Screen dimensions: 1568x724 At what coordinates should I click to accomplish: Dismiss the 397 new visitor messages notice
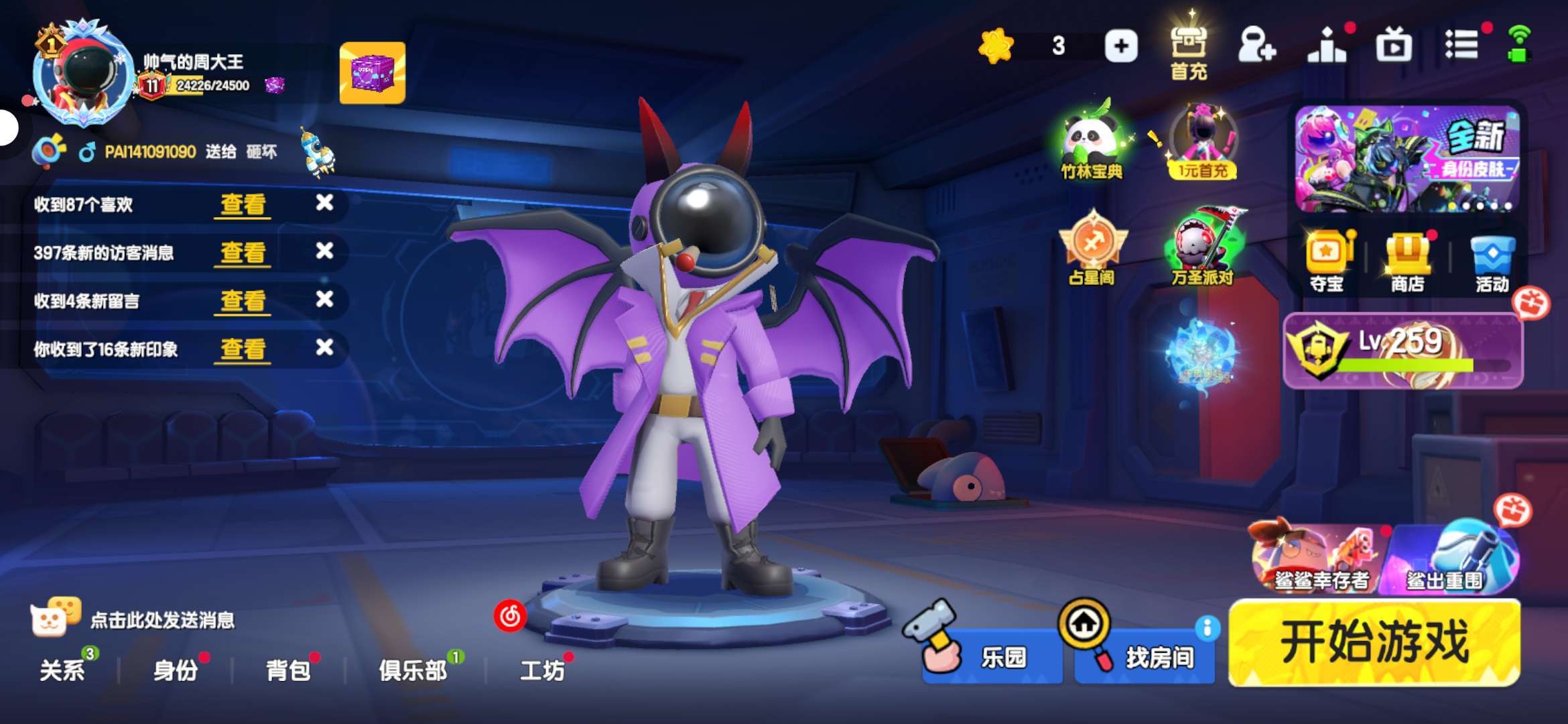325,251
